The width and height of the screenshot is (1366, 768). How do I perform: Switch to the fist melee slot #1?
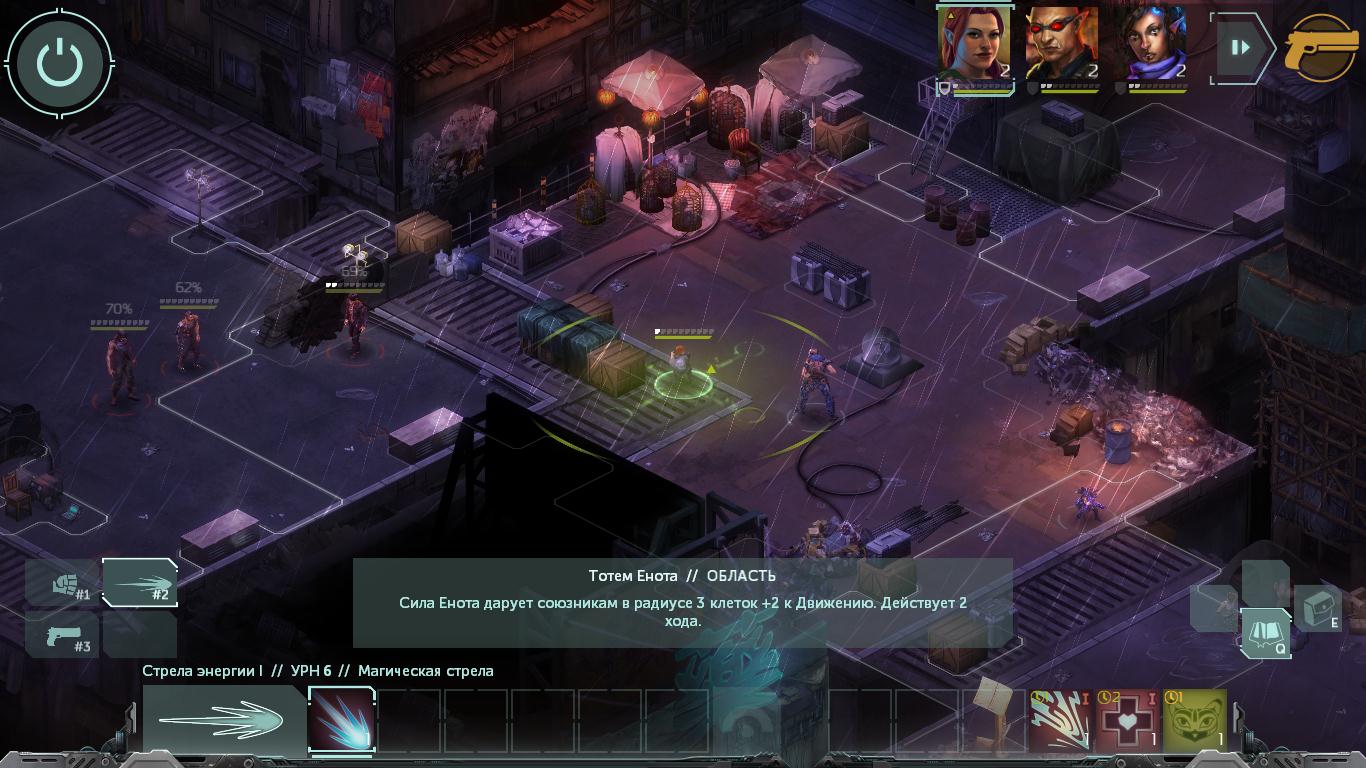point(63,583)
